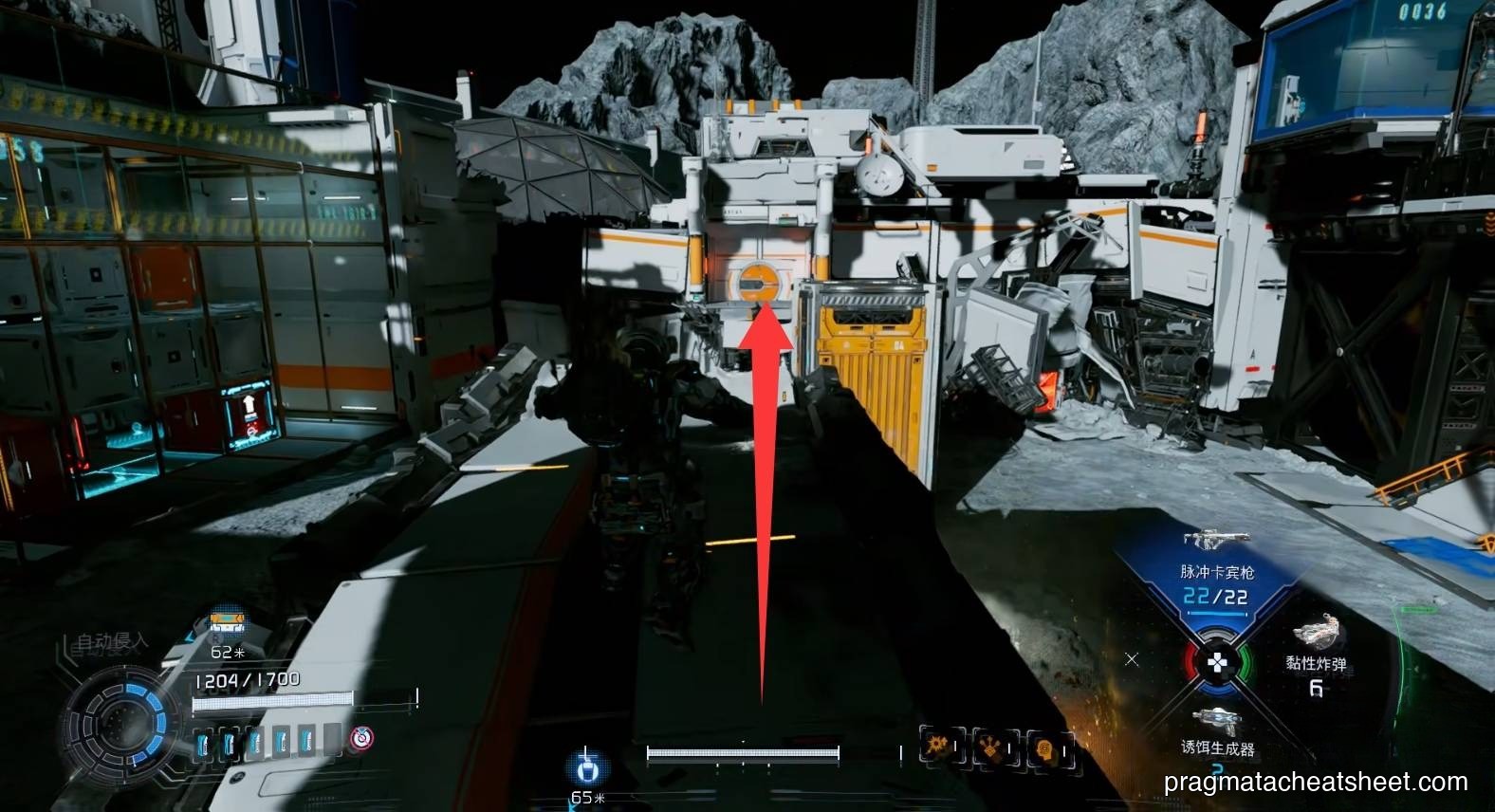Select the orange objective marker at 62 m
The height and width of the screenshot is (812, 1495).
pos(227,624)
